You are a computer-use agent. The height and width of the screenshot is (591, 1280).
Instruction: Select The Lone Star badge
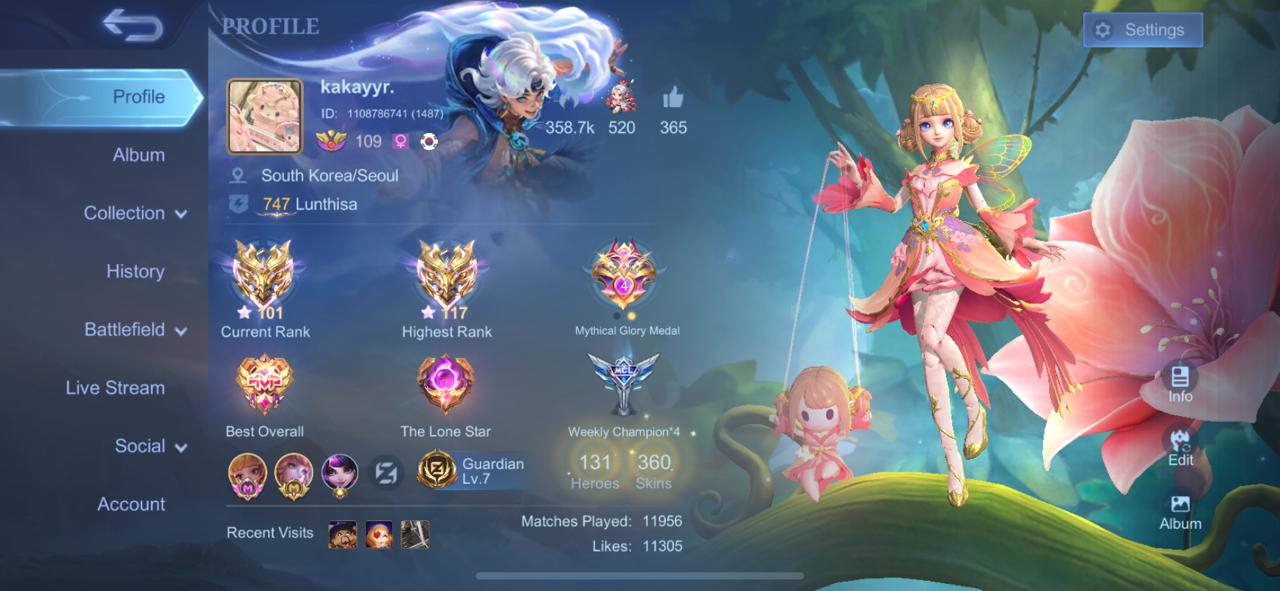point(445,385)
